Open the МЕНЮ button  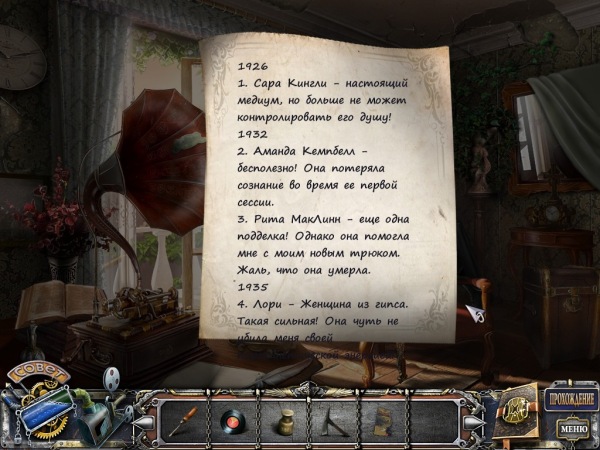[573, 429]
